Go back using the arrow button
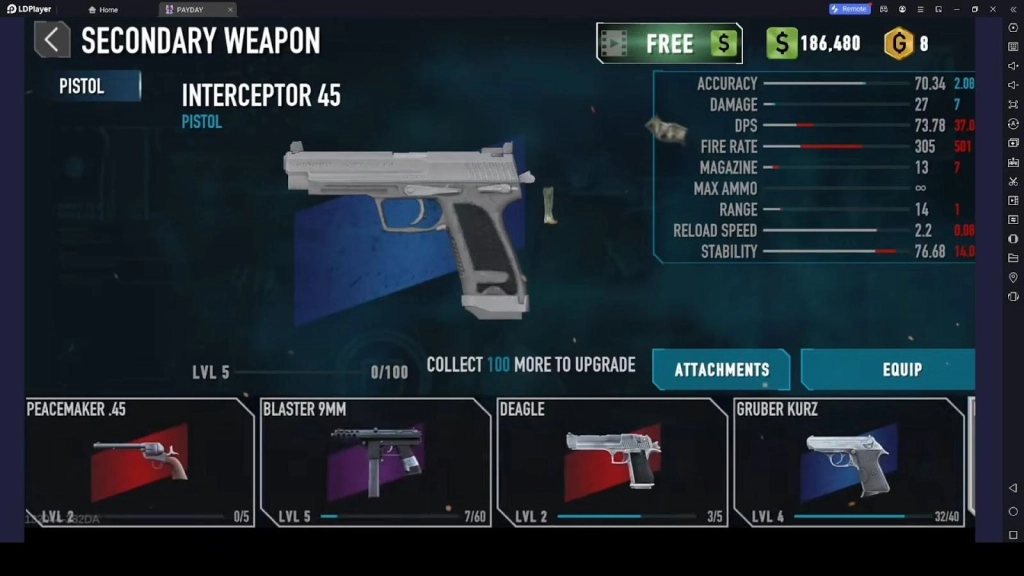This screenshot has width=1024, height=576. click(52, 40)
